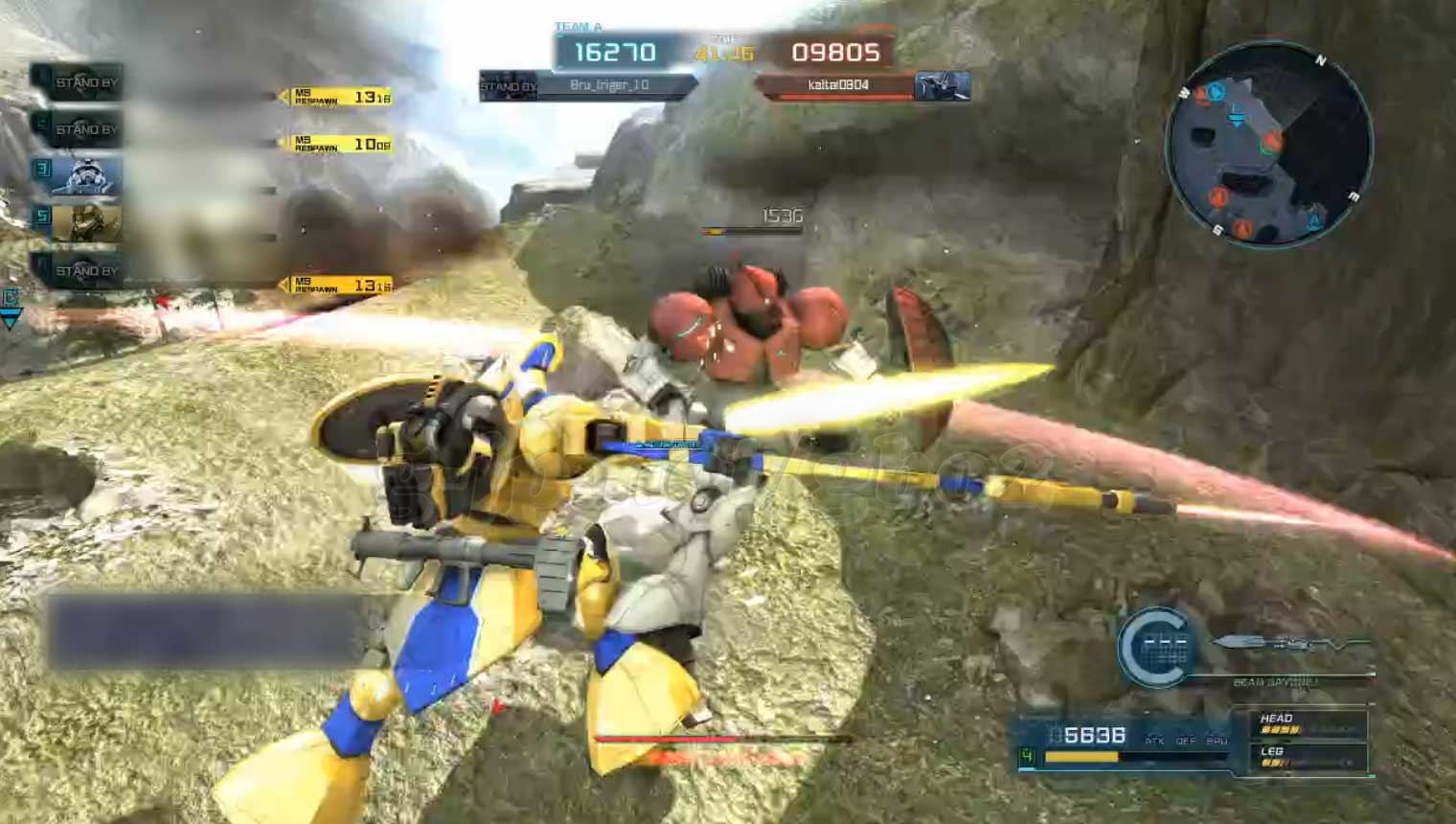
Task: Click the kaltai0804 enemy nameplate
Action: click(x=837, y=85)
